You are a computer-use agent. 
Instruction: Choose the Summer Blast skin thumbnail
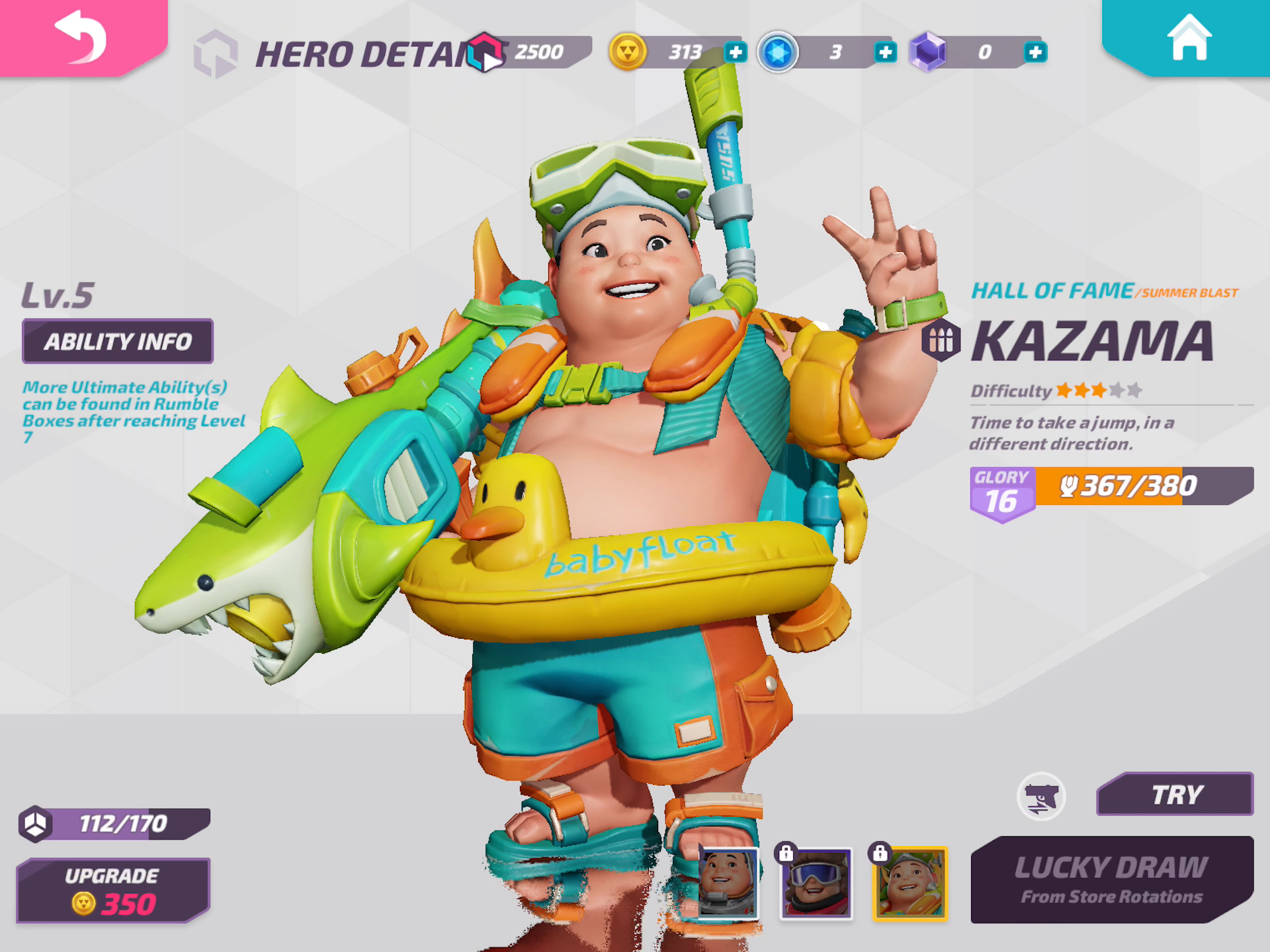tap(910, 883)
